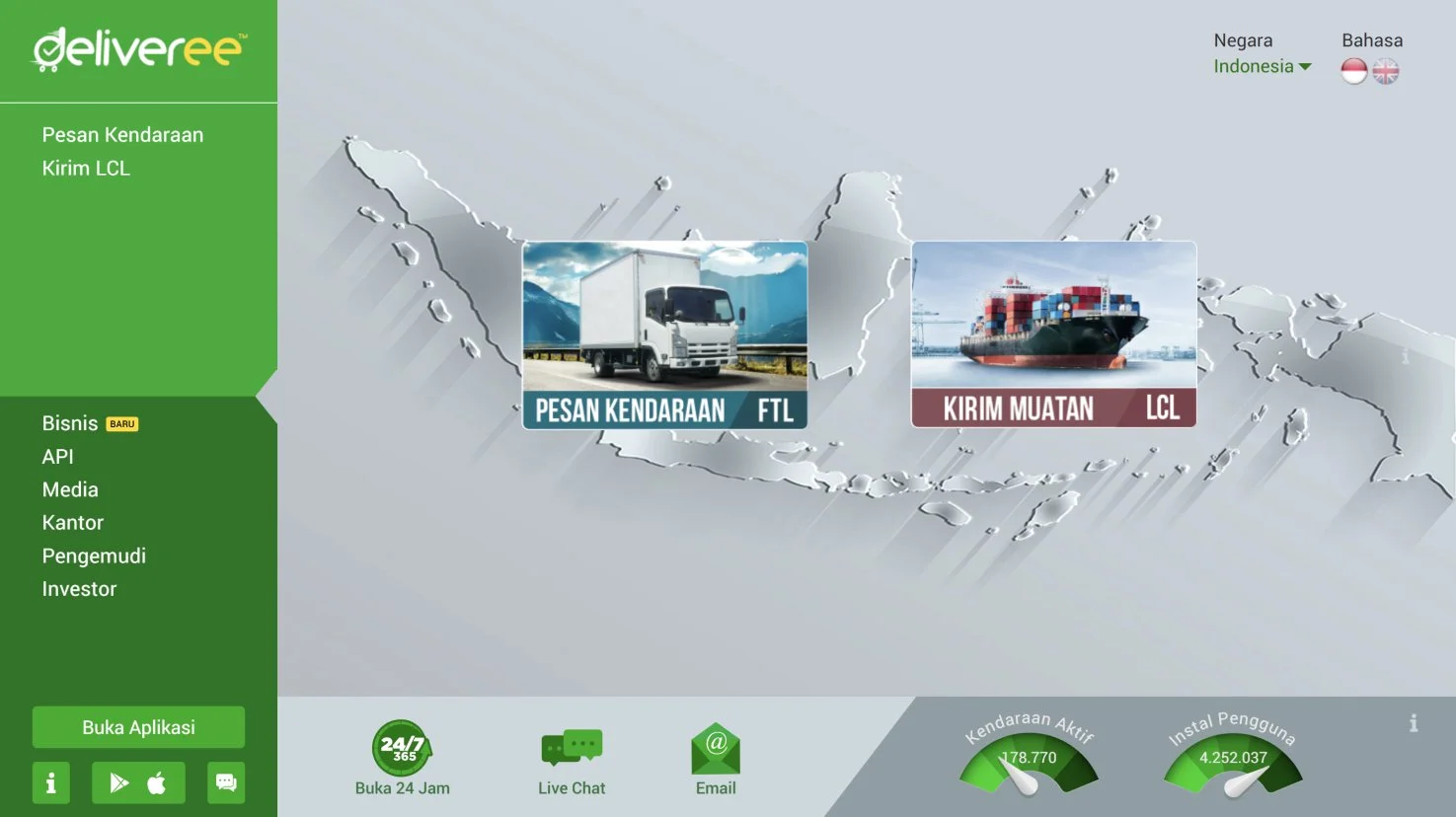
Task: Select the Investor link
Action: [x=79, y=589]
